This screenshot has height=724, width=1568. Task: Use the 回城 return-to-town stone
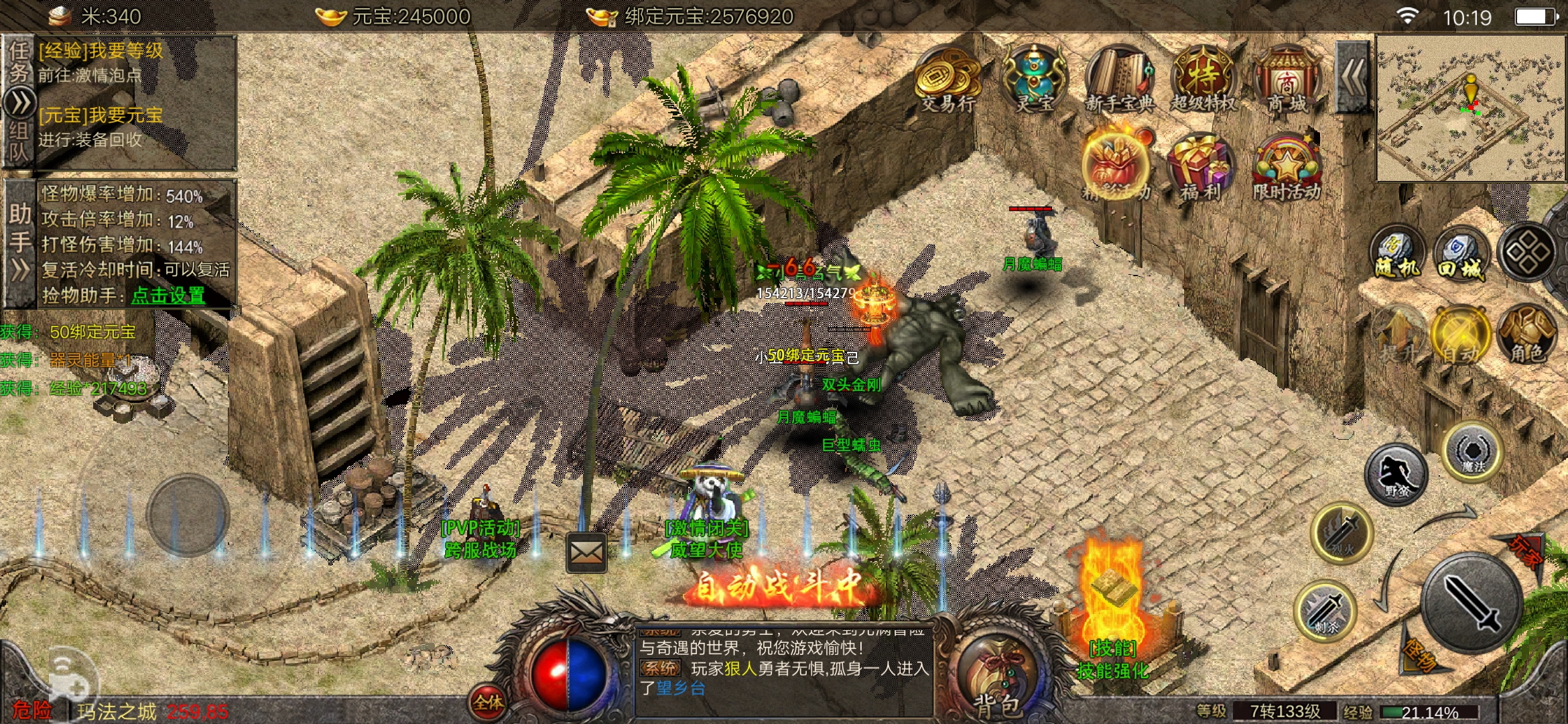[x=1461, y=255]
